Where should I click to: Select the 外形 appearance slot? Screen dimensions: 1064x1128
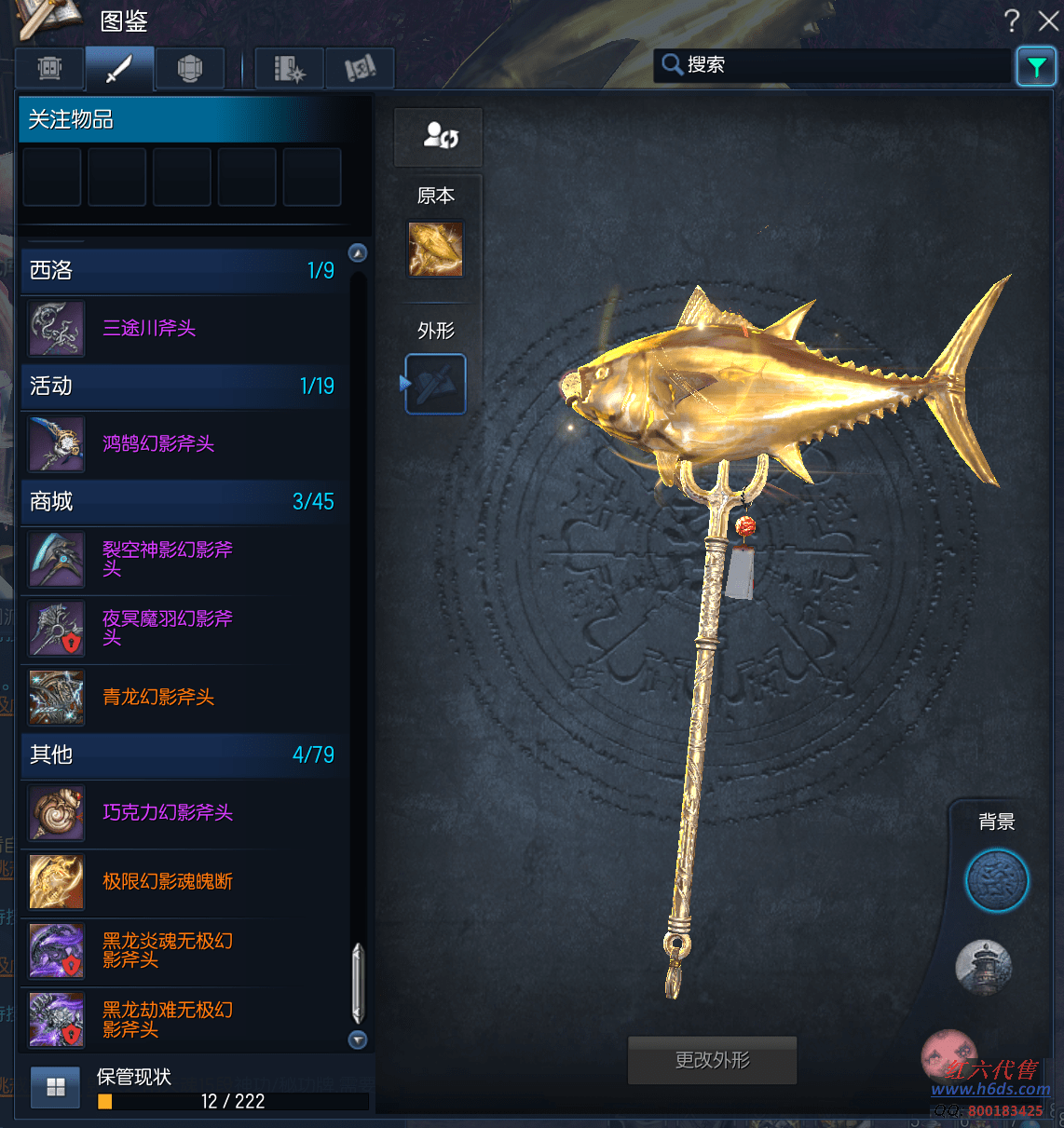click(x=436, y=384)
